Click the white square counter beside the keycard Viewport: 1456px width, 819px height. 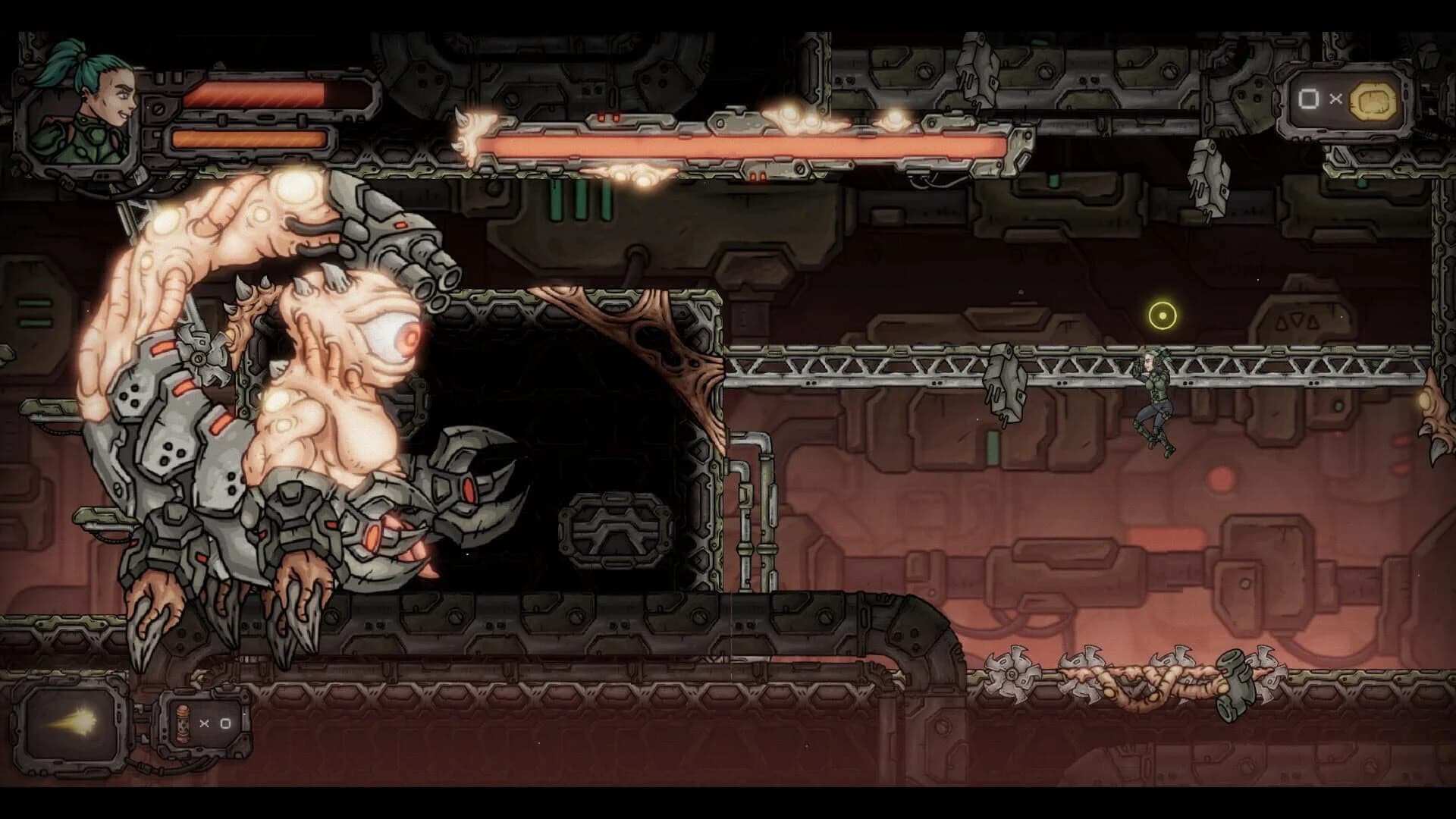1308,99
